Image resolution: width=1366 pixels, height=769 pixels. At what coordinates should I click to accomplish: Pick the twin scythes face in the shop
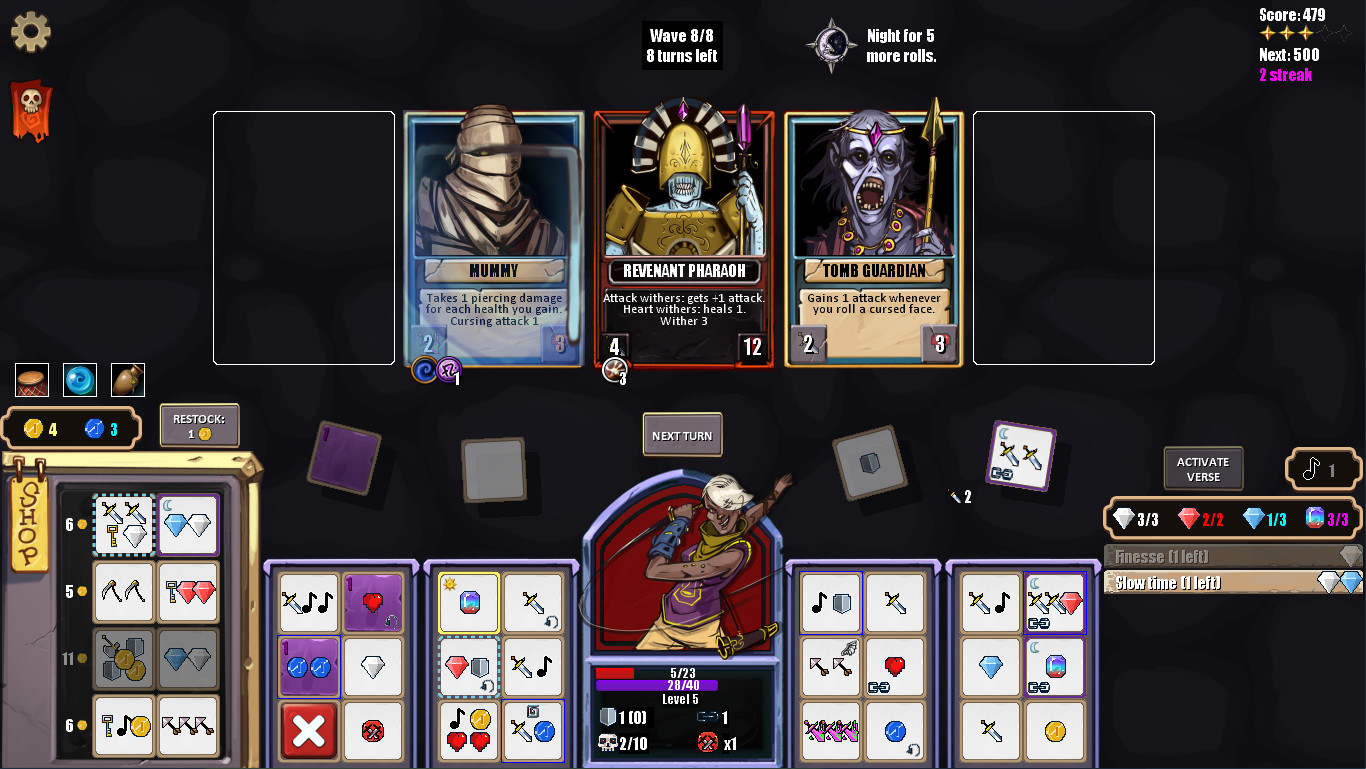(x=123, y=592)
